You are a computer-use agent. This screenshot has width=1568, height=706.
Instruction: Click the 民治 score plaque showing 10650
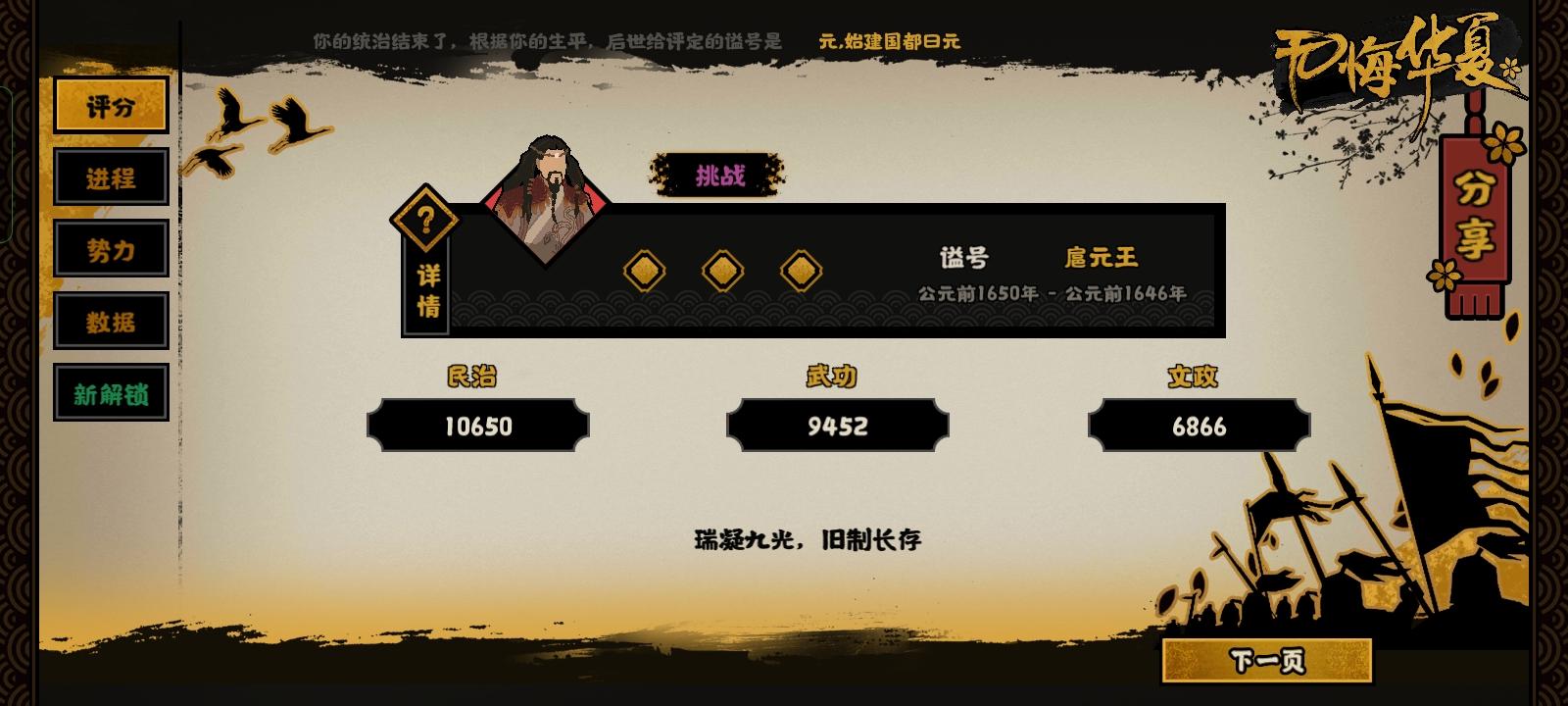pos(478,426)
